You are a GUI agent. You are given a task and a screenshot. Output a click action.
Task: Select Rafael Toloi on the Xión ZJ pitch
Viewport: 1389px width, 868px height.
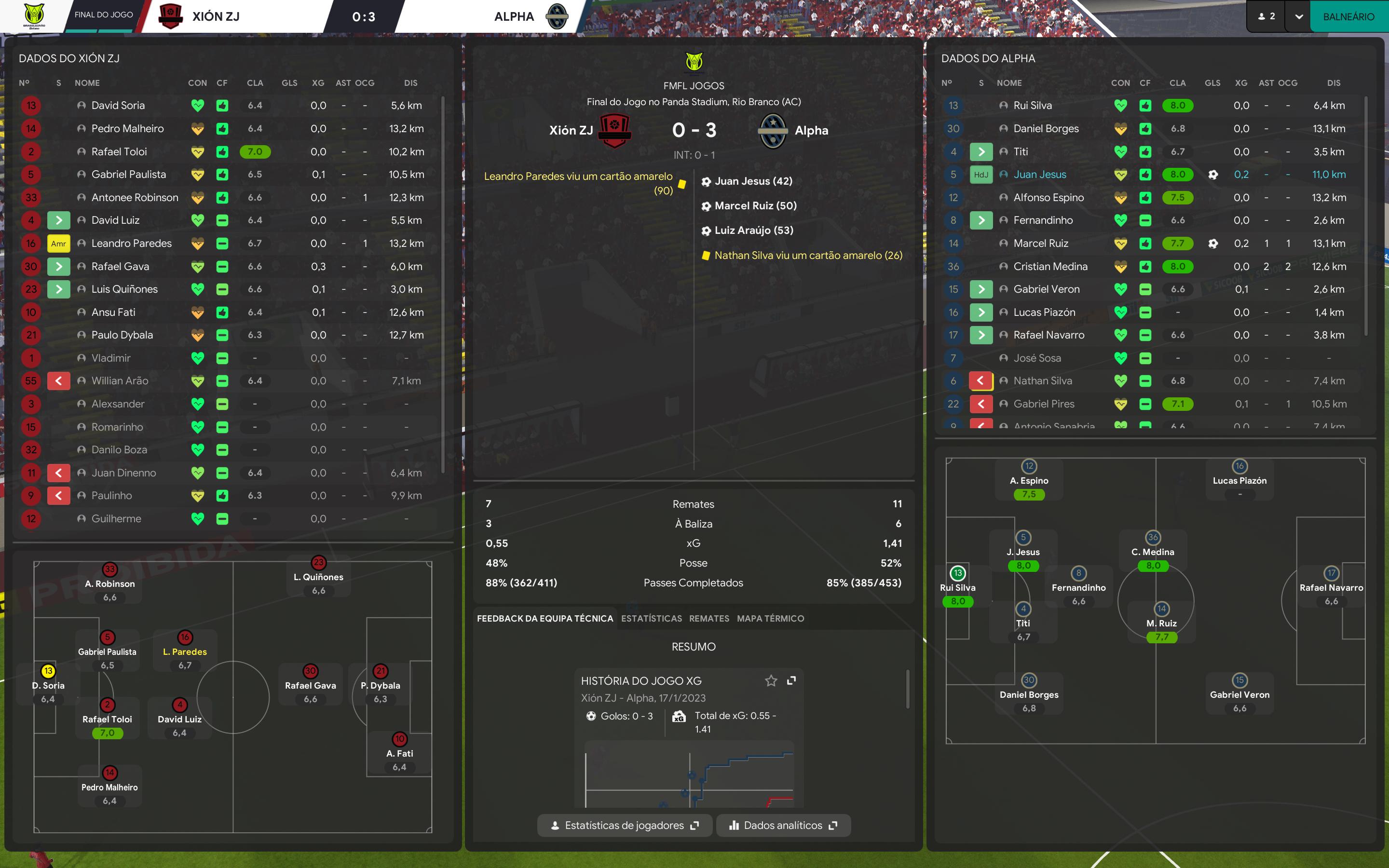pyautogui.click(x=108, y=718)
